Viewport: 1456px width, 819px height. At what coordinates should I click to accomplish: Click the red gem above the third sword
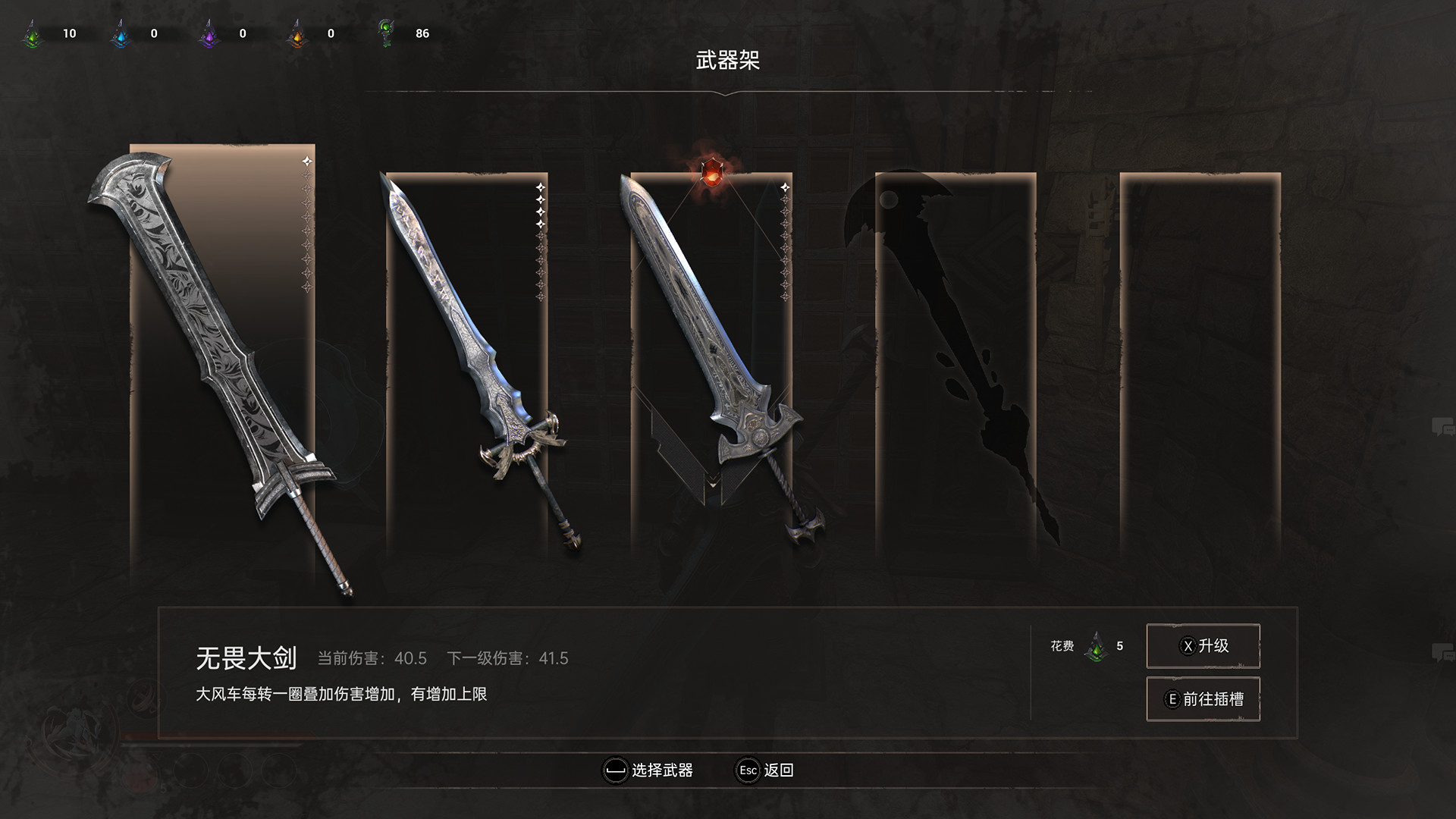click(711, 171)
